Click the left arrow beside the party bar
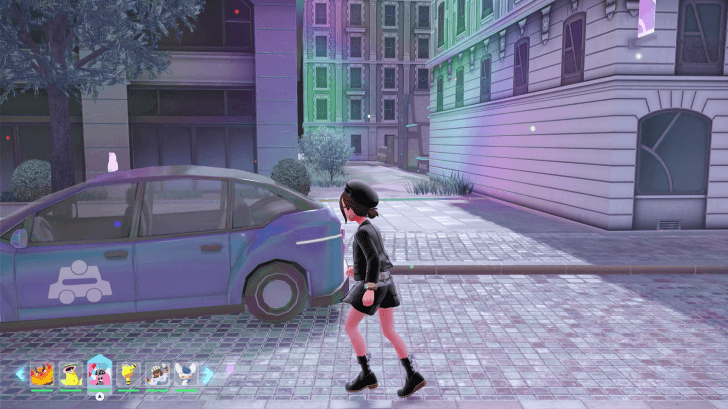 coord(19,374)
